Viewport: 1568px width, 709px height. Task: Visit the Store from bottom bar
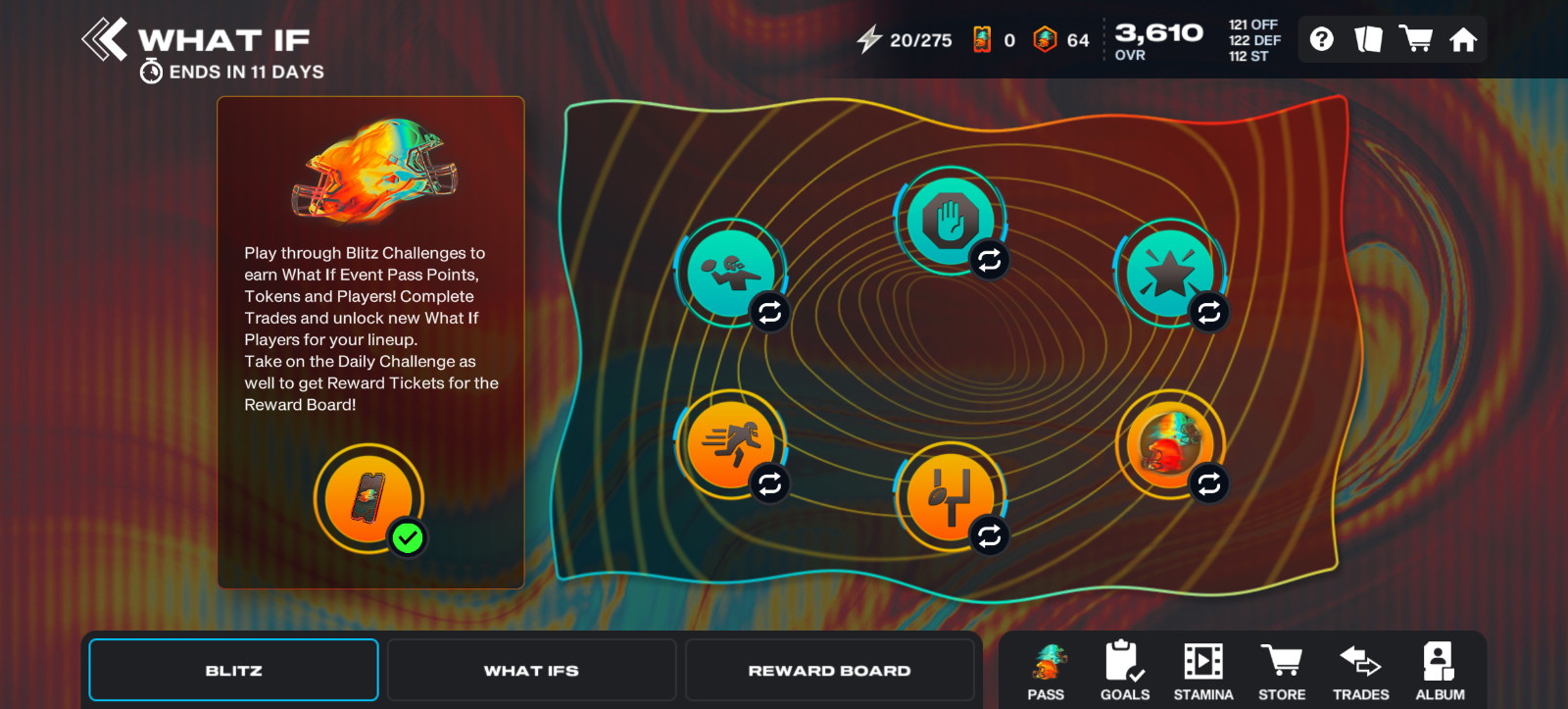point(1282,672)
